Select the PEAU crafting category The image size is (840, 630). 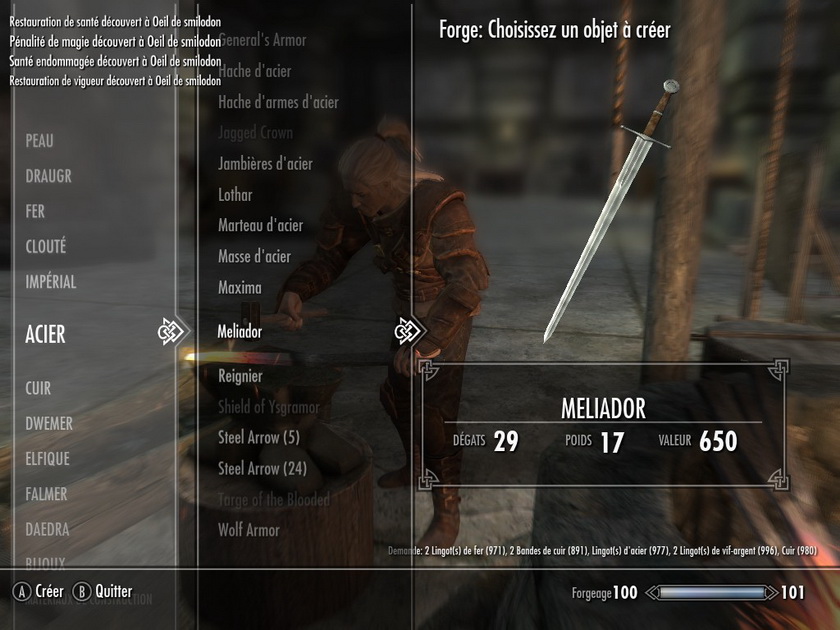click(x=40, y=142)
